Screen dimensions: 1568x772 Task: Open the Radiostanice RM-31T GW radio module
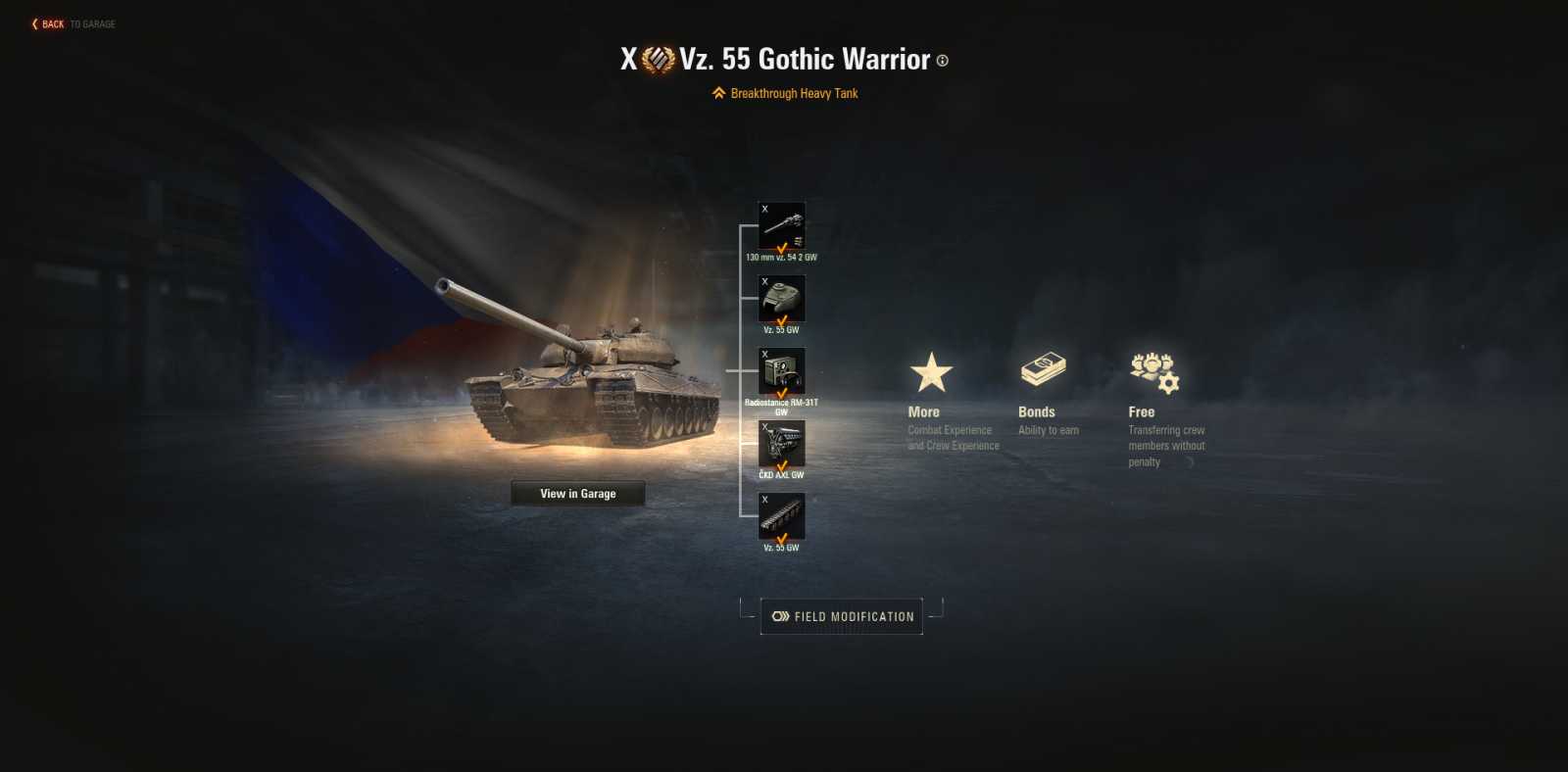[781, 370]
